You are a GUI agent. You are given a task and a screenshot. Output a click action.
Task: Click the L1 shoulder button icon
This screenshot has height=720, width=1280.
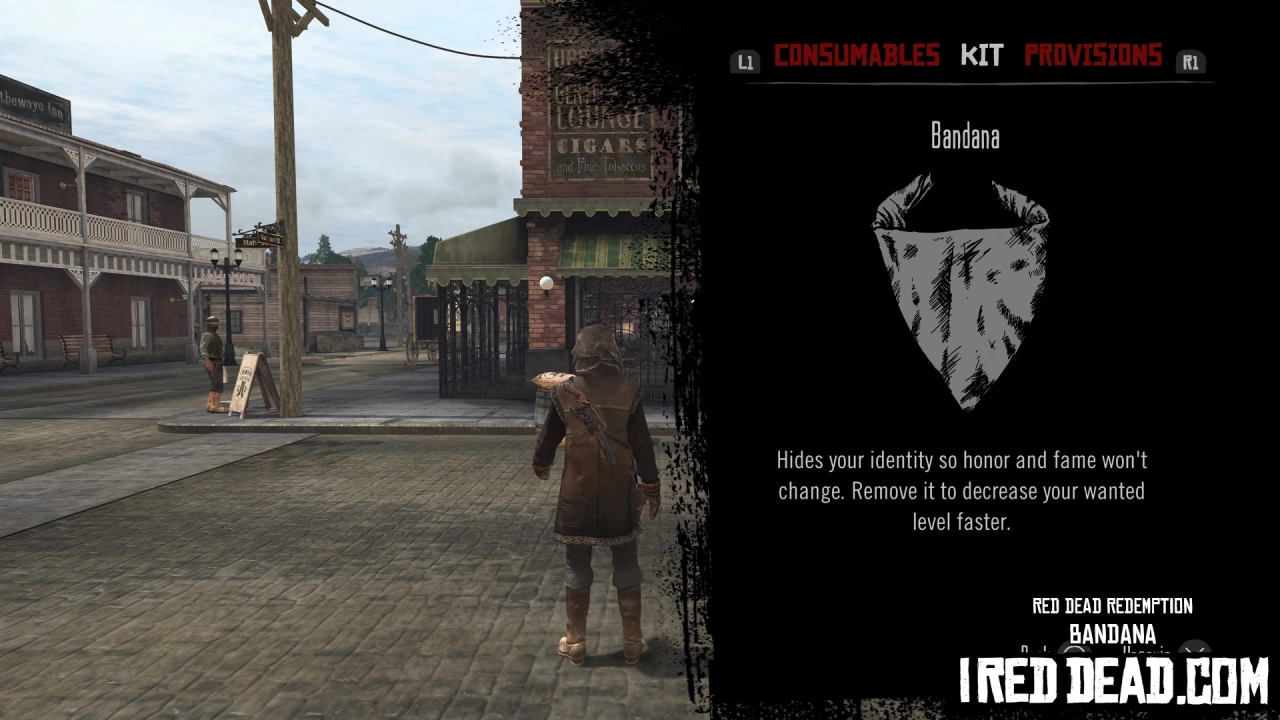click(745, 61)
